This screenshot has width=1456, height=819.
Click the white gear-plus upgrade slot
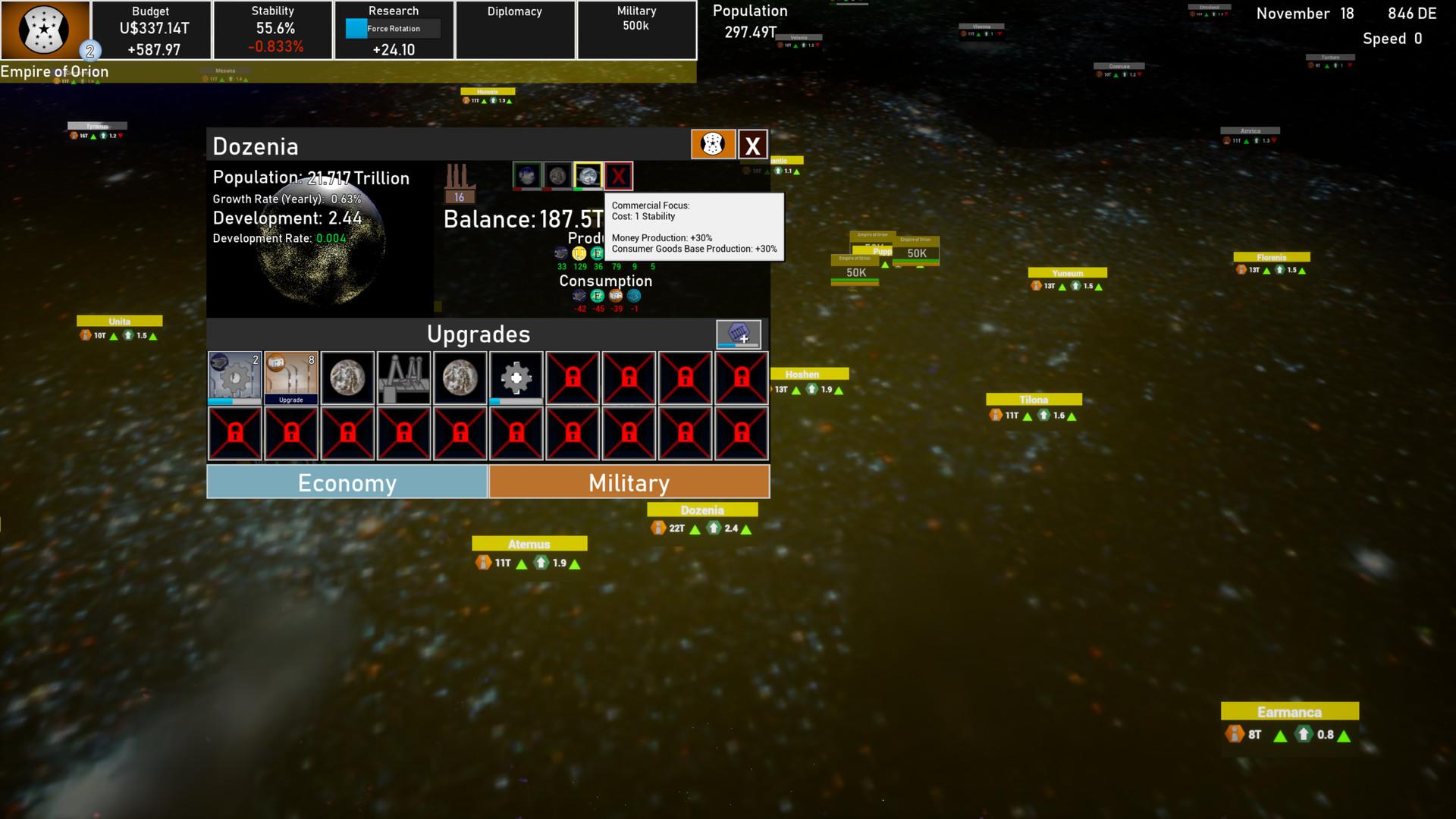coord(516,378)
